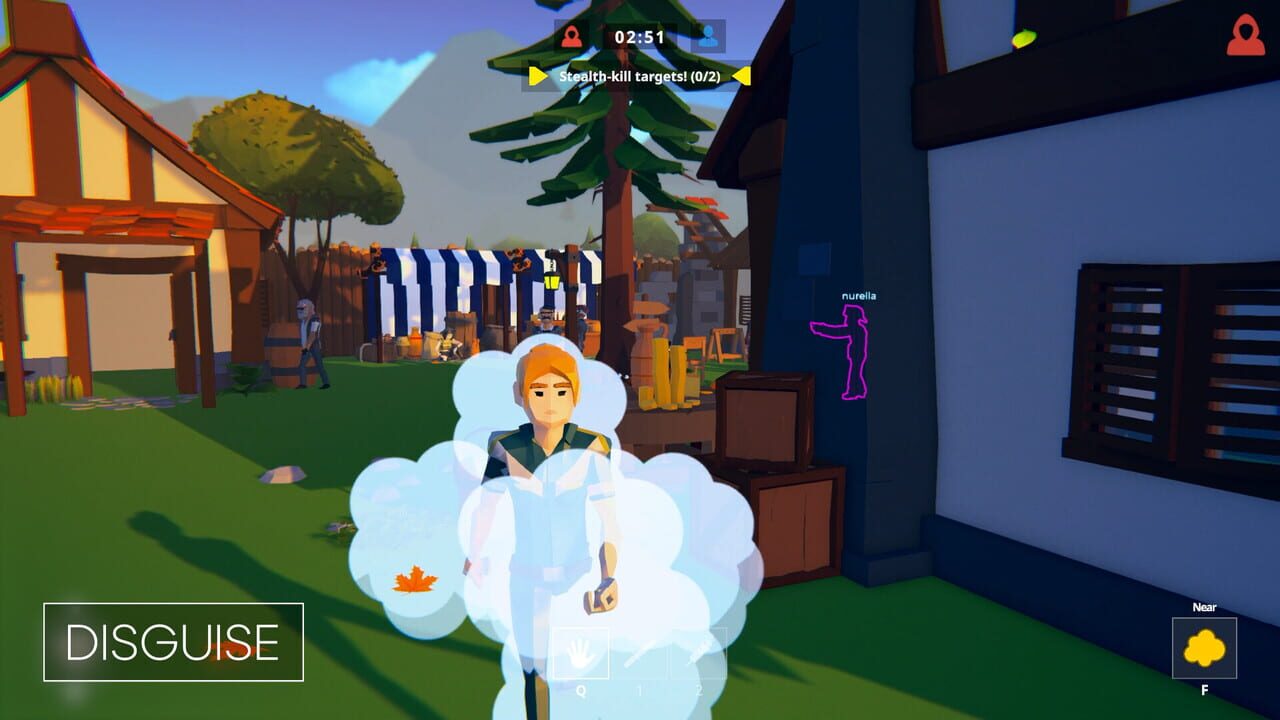Click the blue ally player icon beside timer
This screenshot has height=720, width=1280.
(711, 36)
